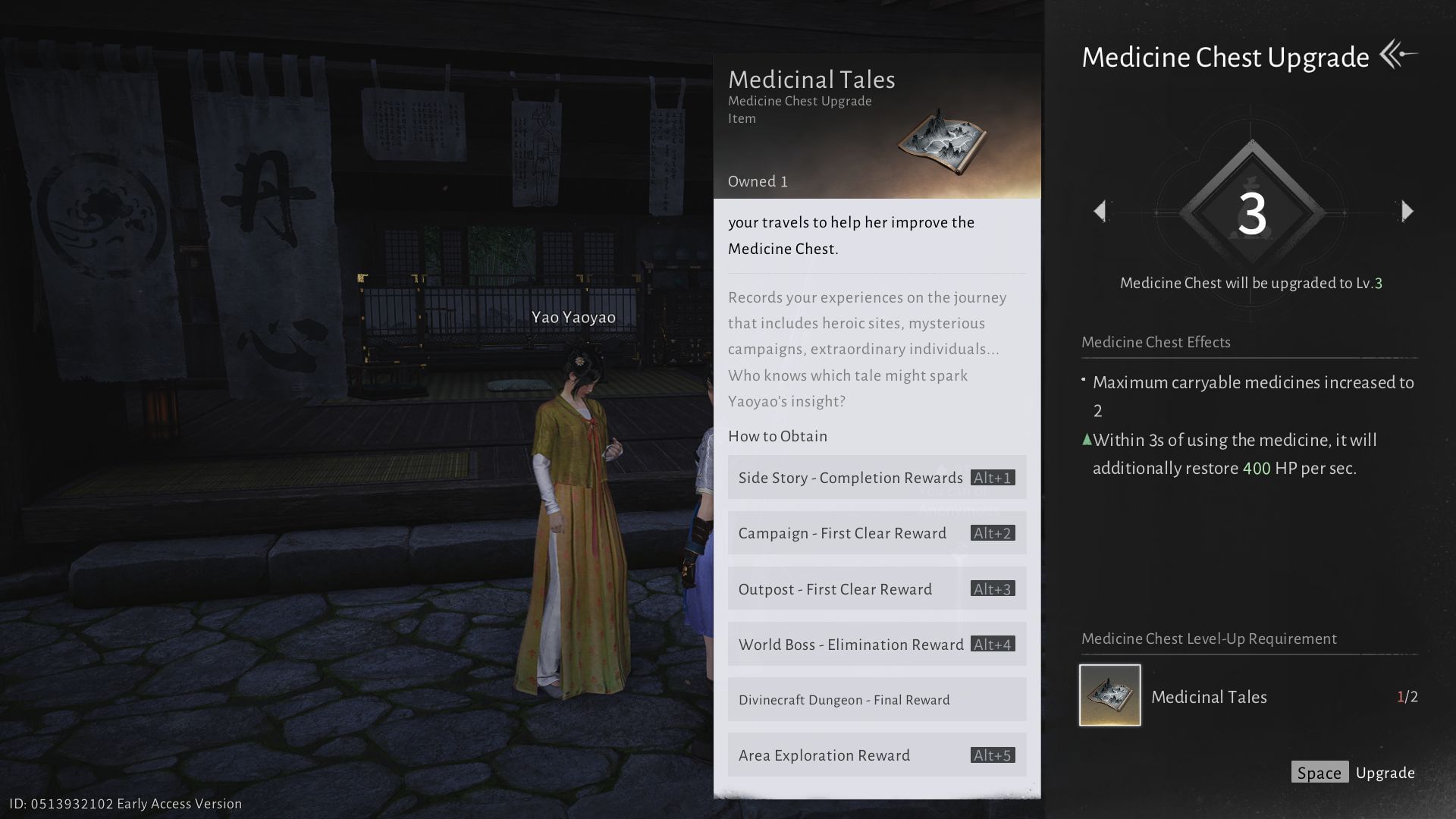
Task: Click the Alt+4 shortcut badge
Action: [990, 644]
